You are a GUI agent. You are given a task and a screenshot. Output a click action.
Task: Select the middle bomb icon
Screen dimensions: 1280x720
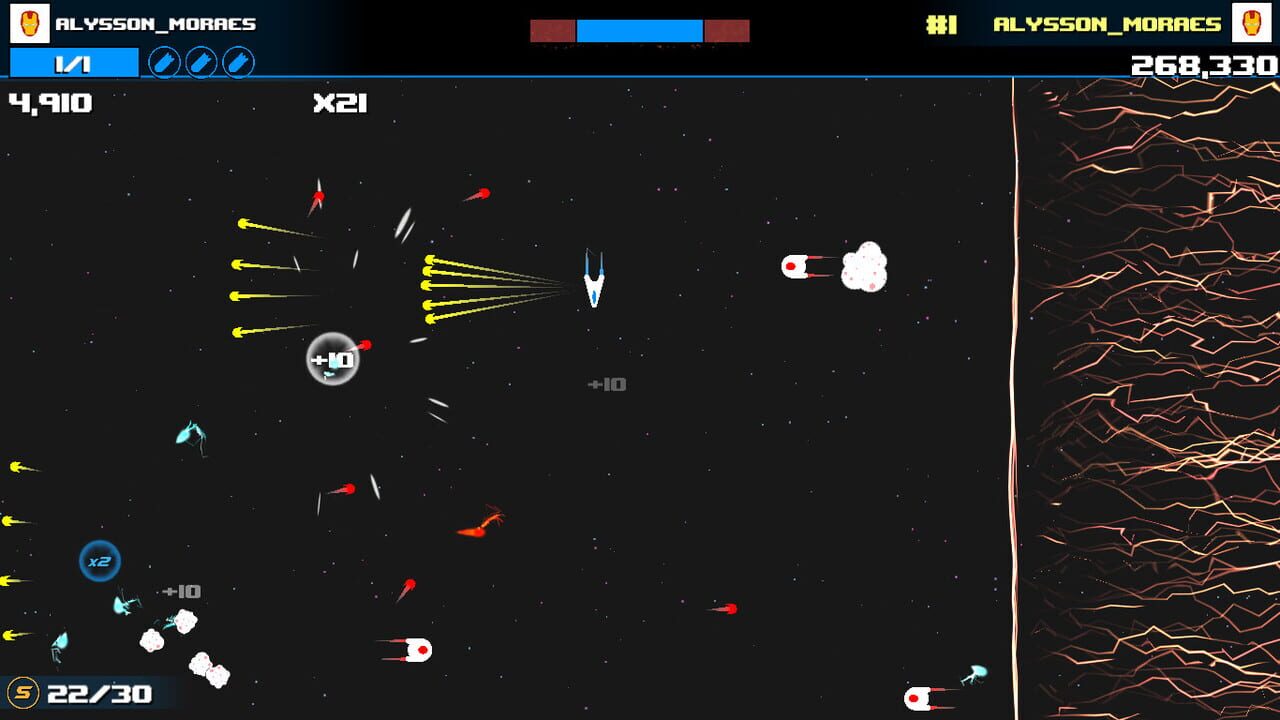203,61
